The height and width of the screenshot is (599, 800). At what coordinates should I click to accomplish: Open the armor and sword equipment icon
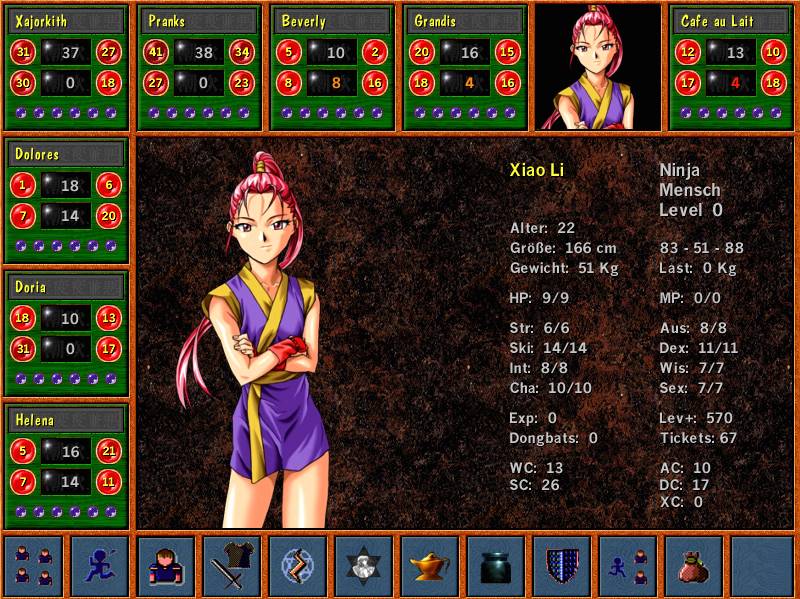pyautogui.click(x=232, y=565)
